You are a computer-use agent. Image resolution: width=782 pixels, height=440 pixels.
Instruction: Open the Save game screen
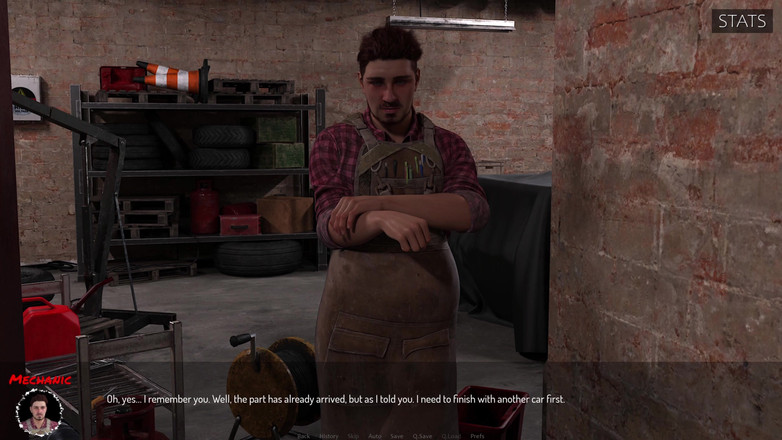click(x=397, y=436)
